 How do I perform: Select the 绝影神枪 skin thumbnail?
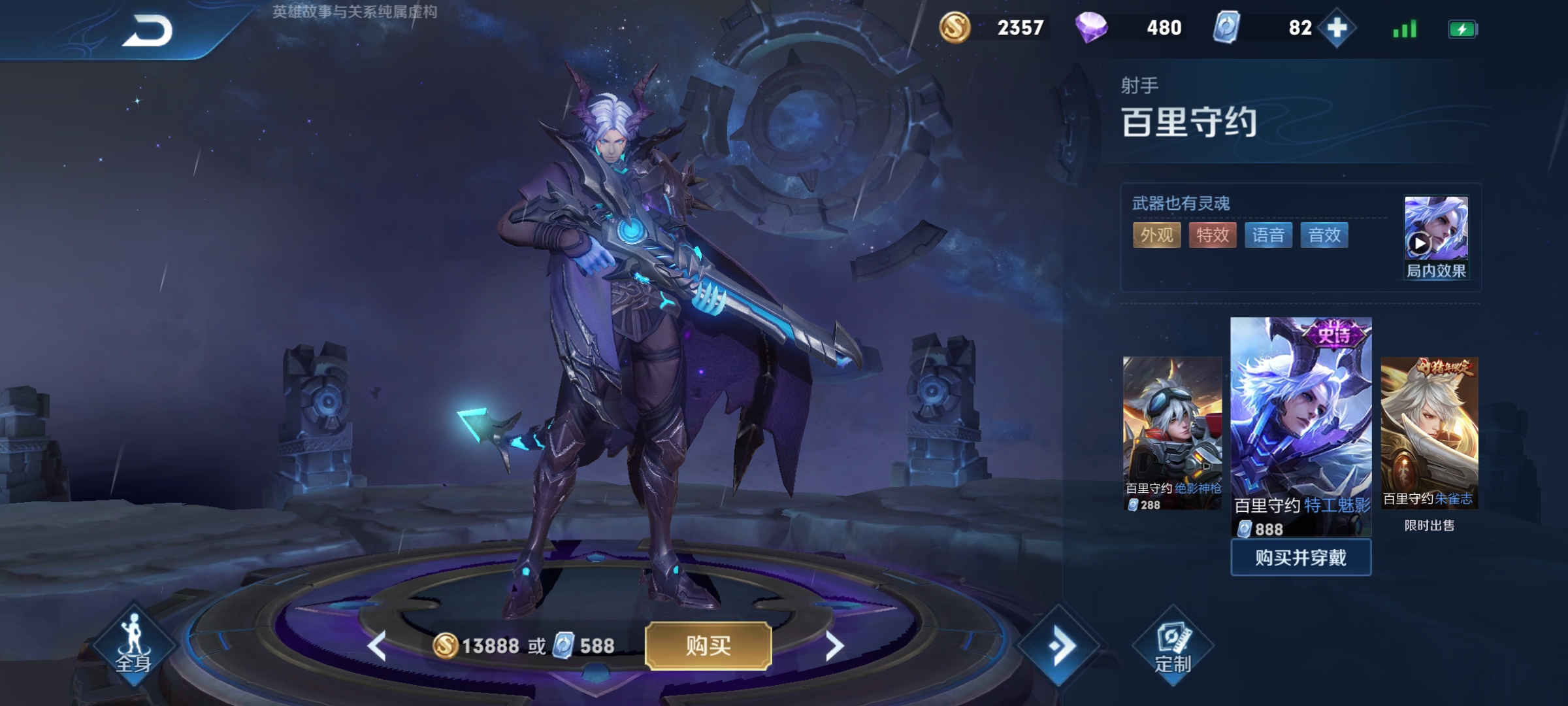1172,433
